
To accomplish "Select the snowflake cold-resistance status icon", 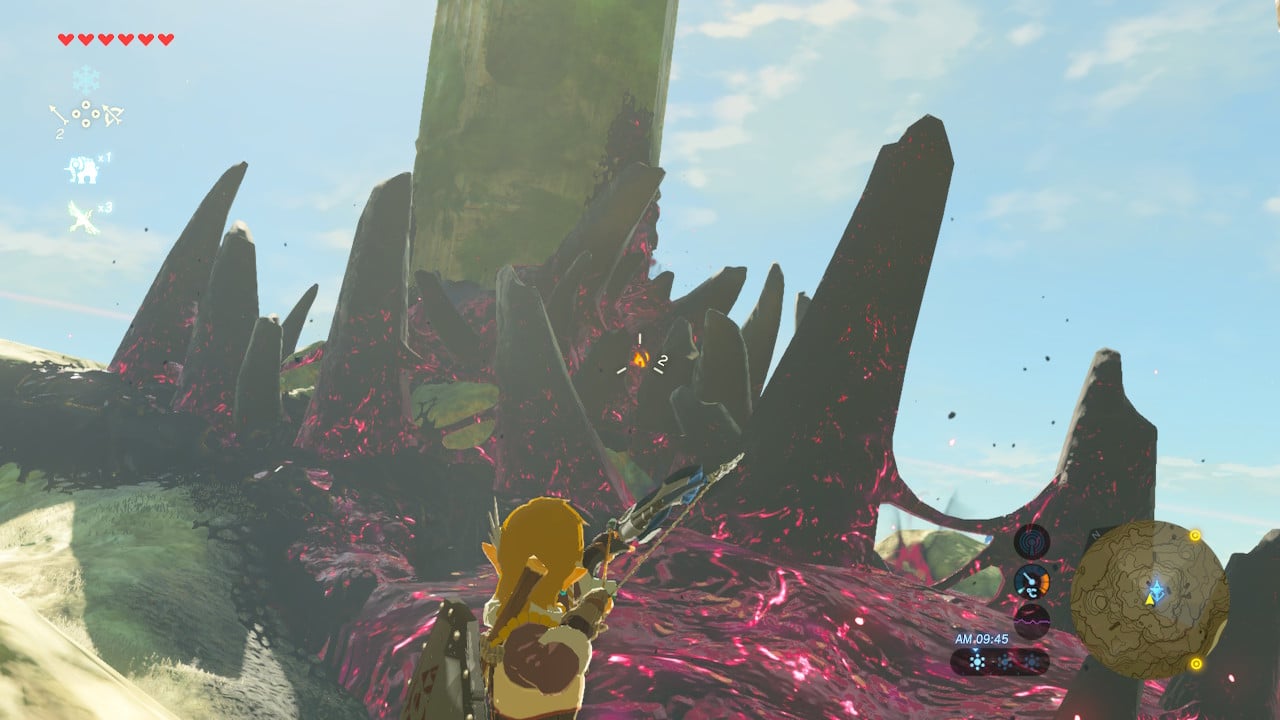I will coord(85,79).
